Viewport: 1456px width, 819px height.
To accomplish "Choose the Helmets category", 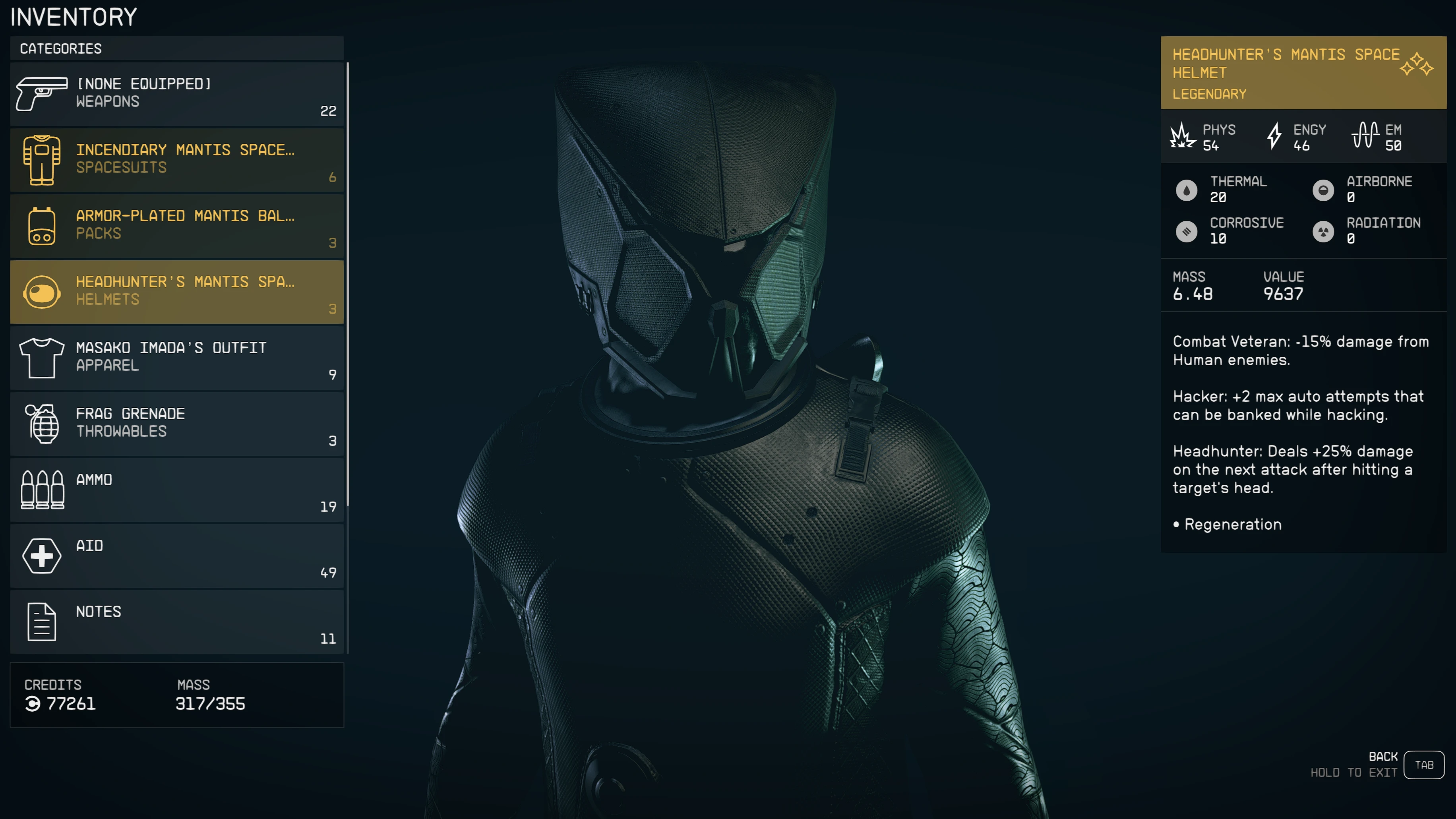I will click(176, 292).
